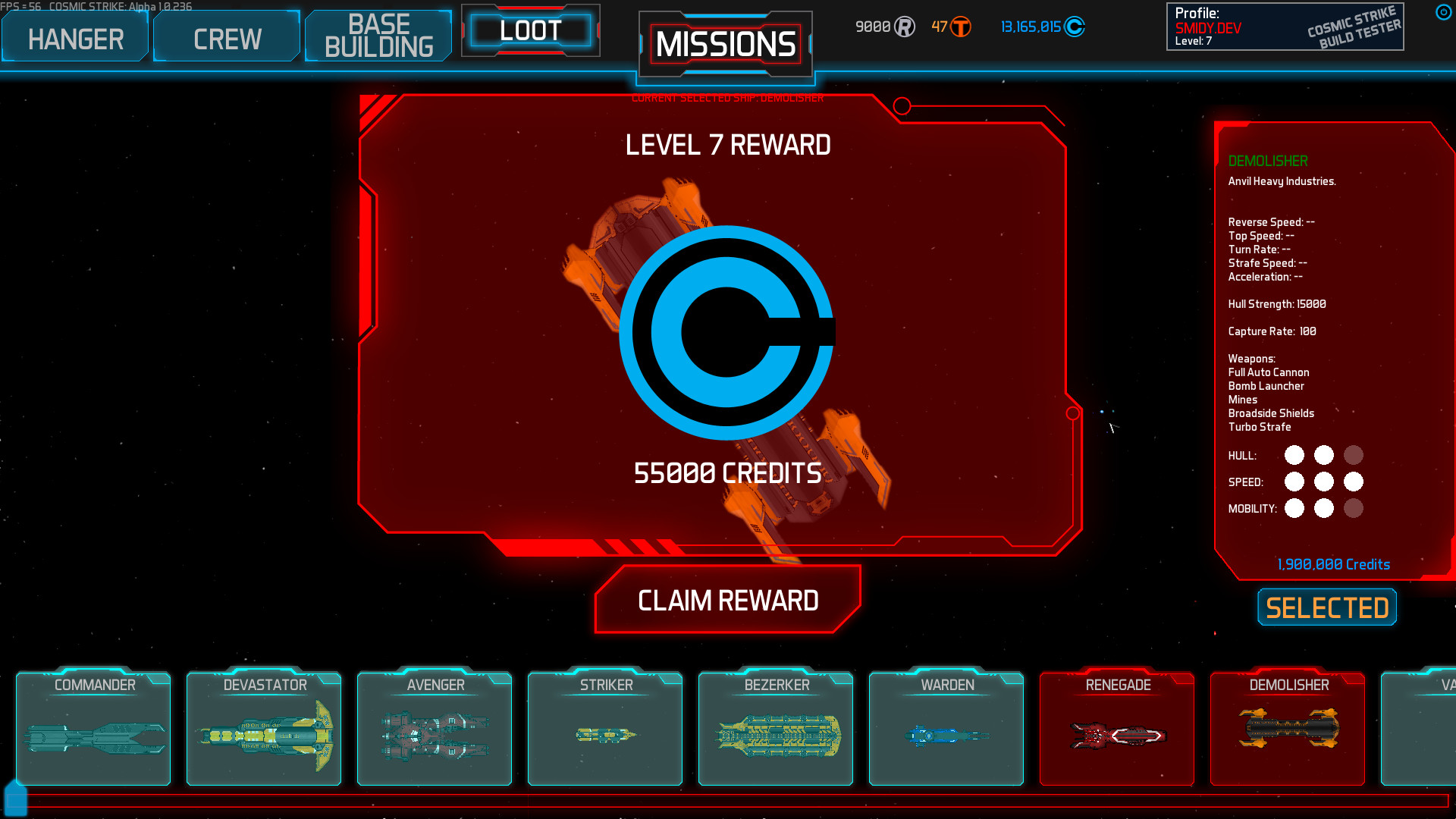
Task: Click the red circle marker on the reward frame
Action: coord(902,106)
